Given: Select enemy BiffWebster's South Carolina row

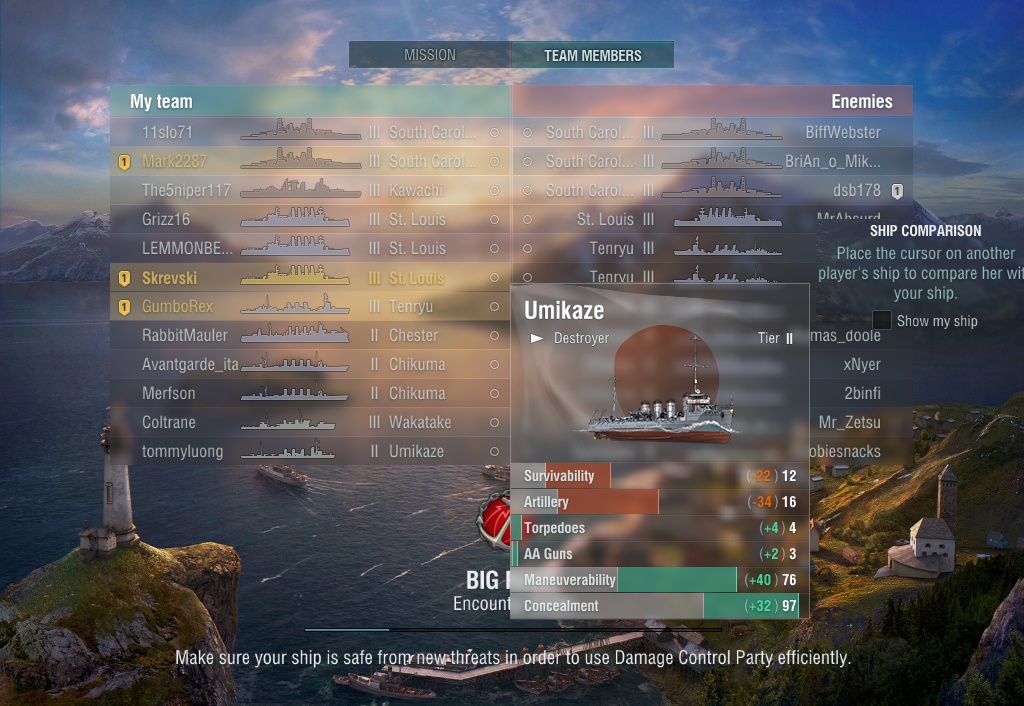Looking at the screenshot, I should (x=712, y=132).
